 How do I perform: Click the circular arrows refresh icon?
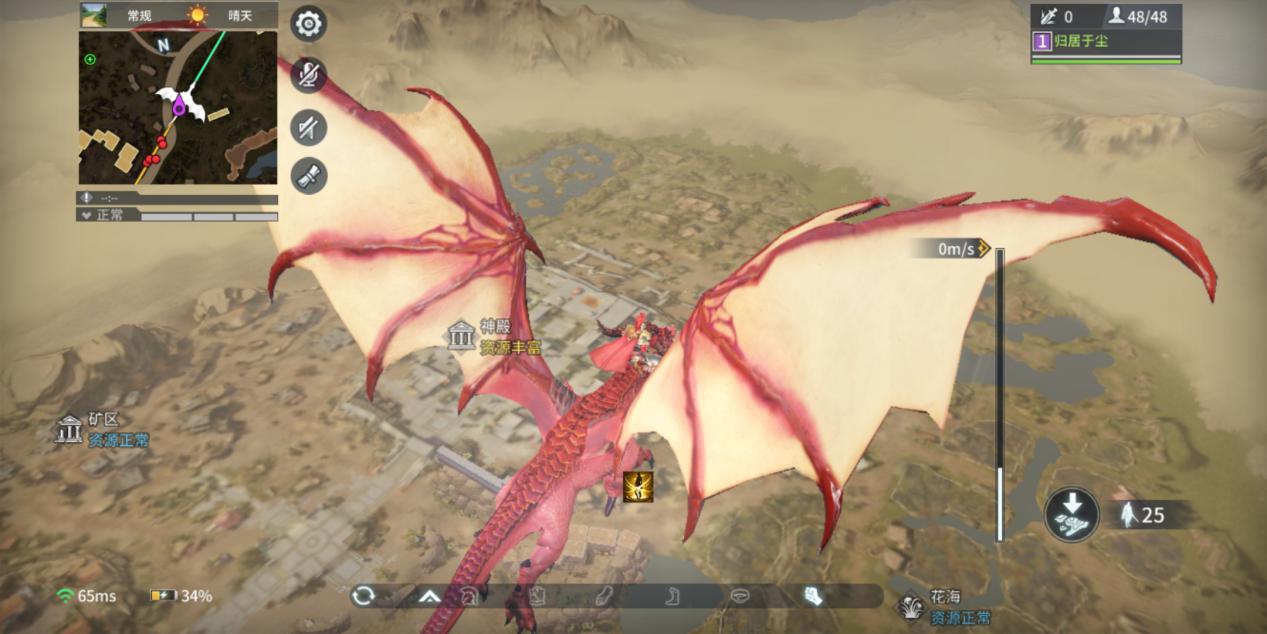pos(363,596)
